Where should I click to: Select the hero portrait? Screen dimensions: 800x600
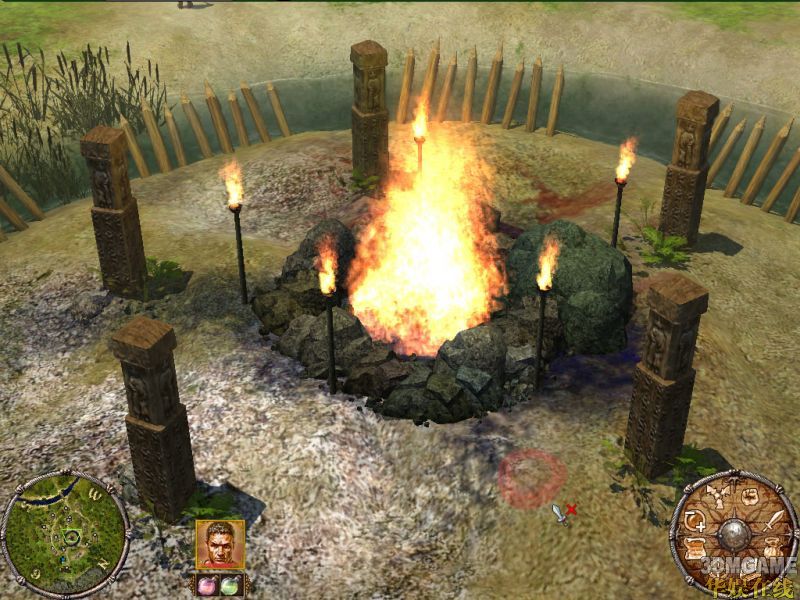click(x=220, y=545)
